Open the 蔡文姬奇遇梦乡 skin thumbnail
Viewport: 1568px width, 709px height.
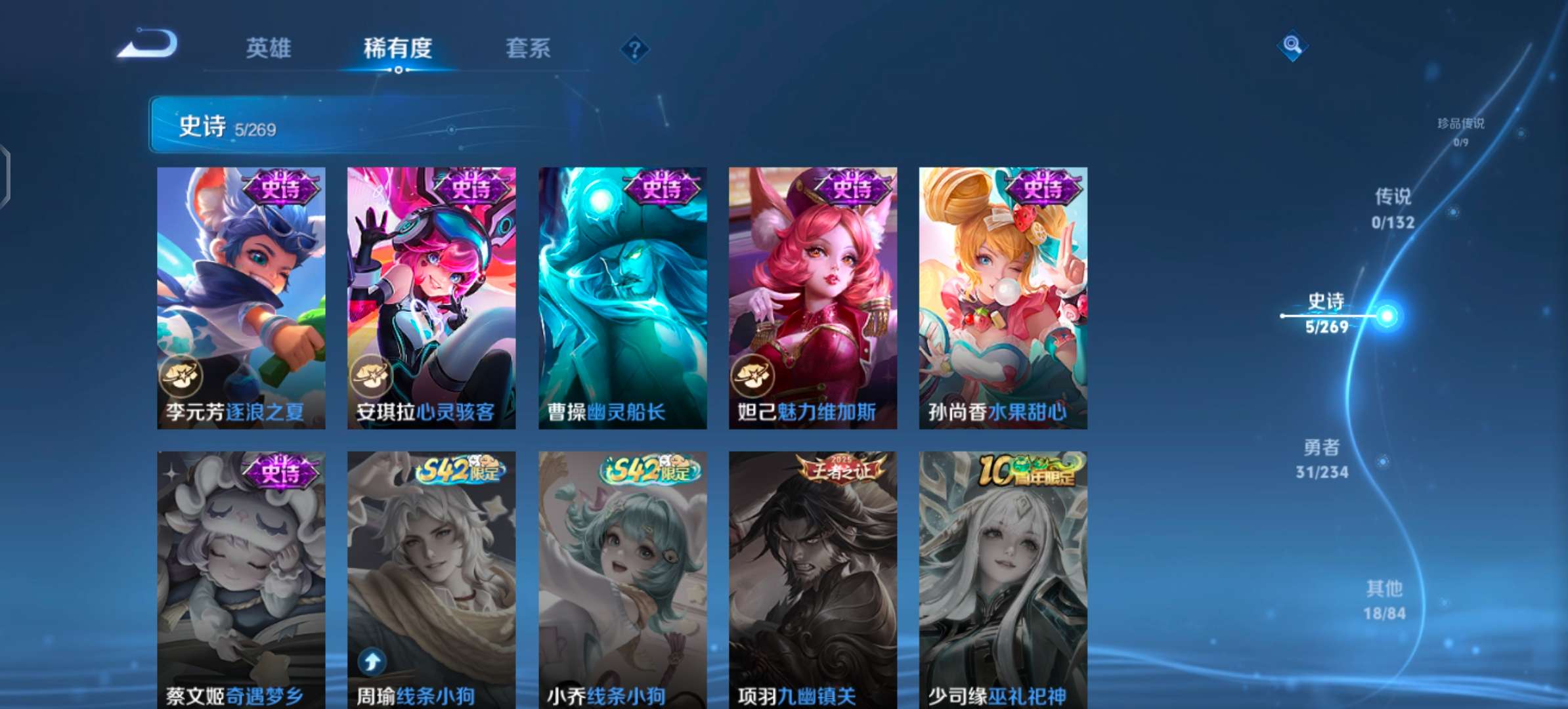241,578
